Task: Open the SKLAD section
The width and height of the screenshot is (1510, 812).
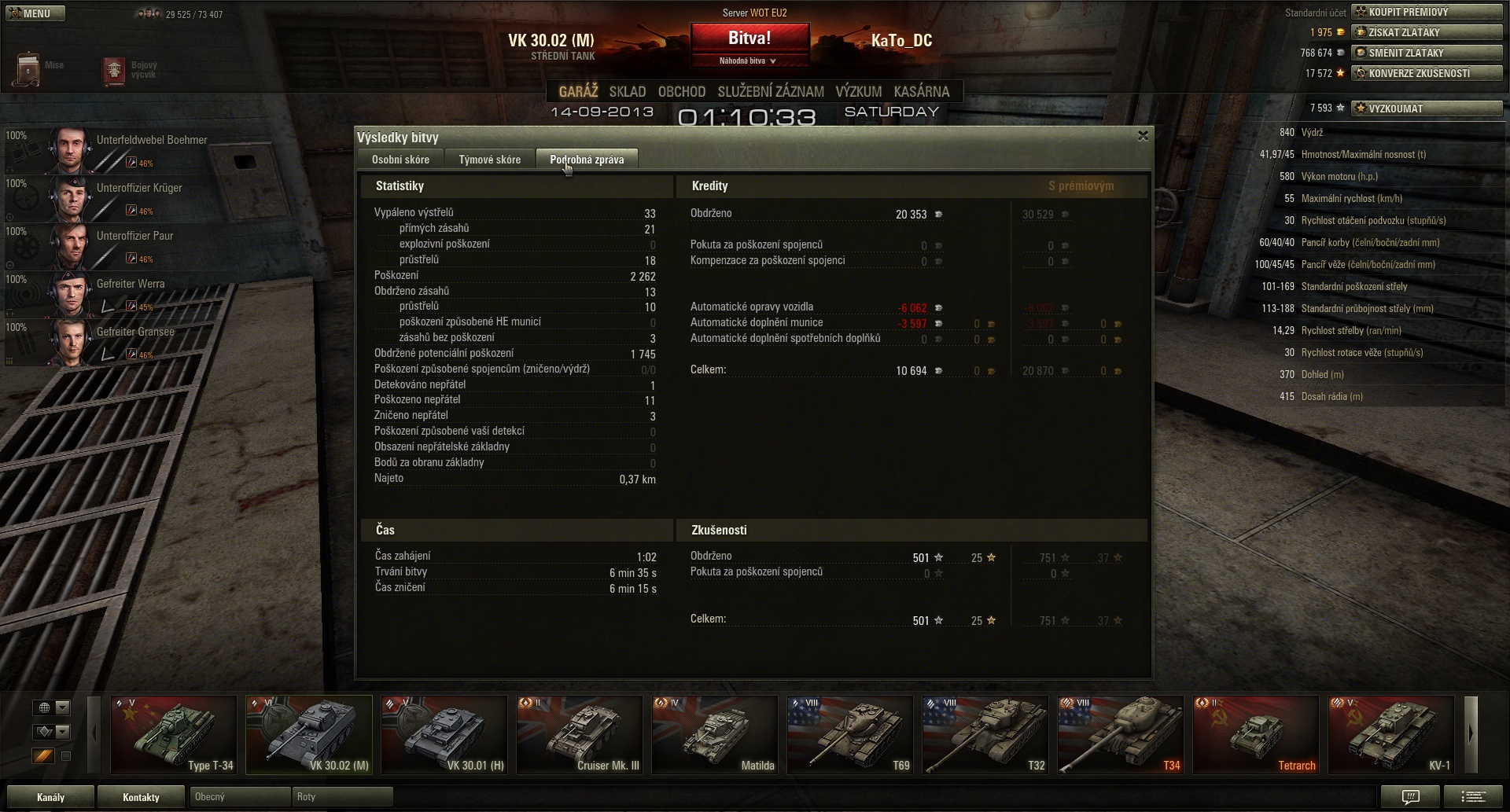Action: coord(627,92)
